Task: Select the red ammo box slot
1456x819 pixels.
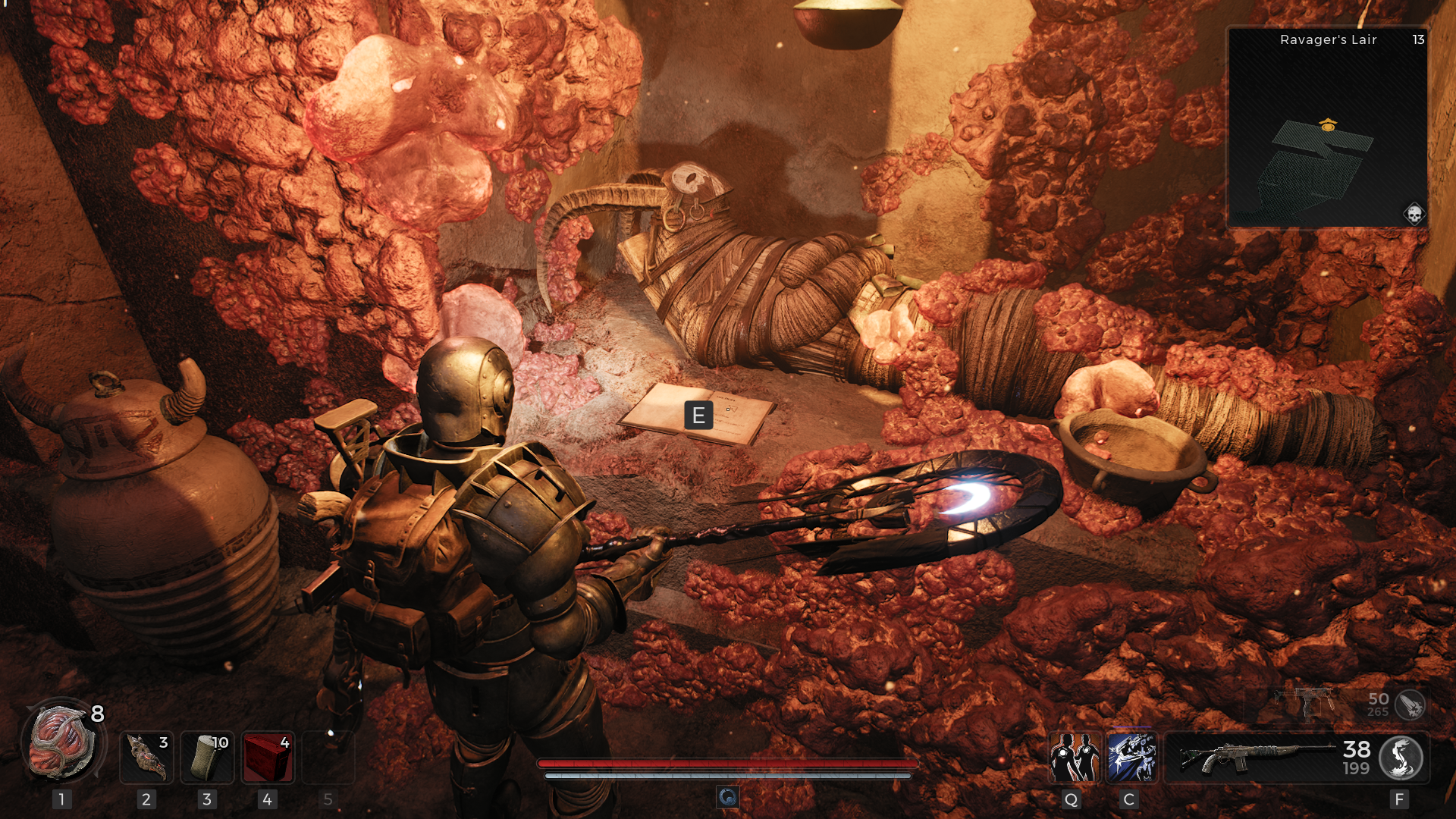Action: pyautogui.click(x=268, y=757)
